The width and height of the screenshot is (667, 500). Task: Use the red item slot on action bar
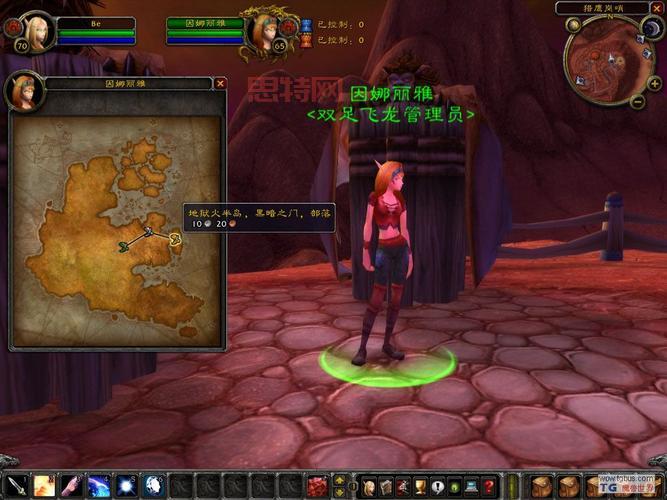316,486
